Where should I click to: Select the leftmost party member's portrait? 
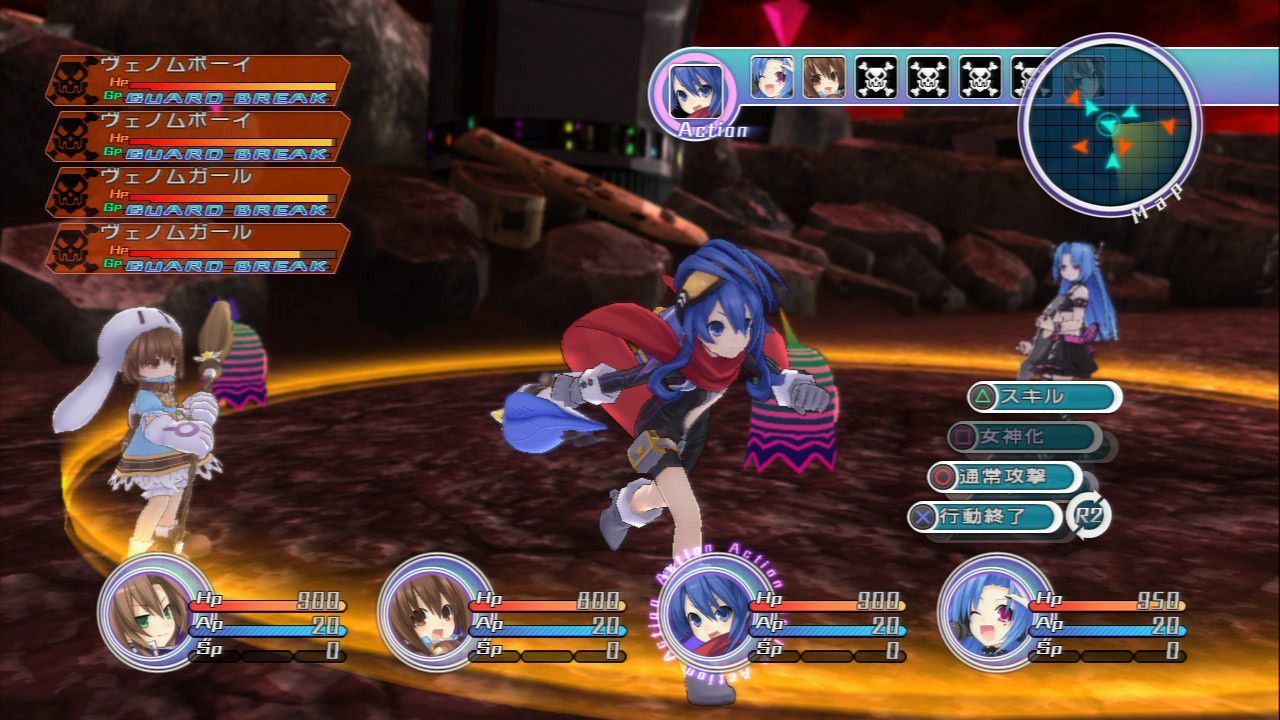point(150,615)
